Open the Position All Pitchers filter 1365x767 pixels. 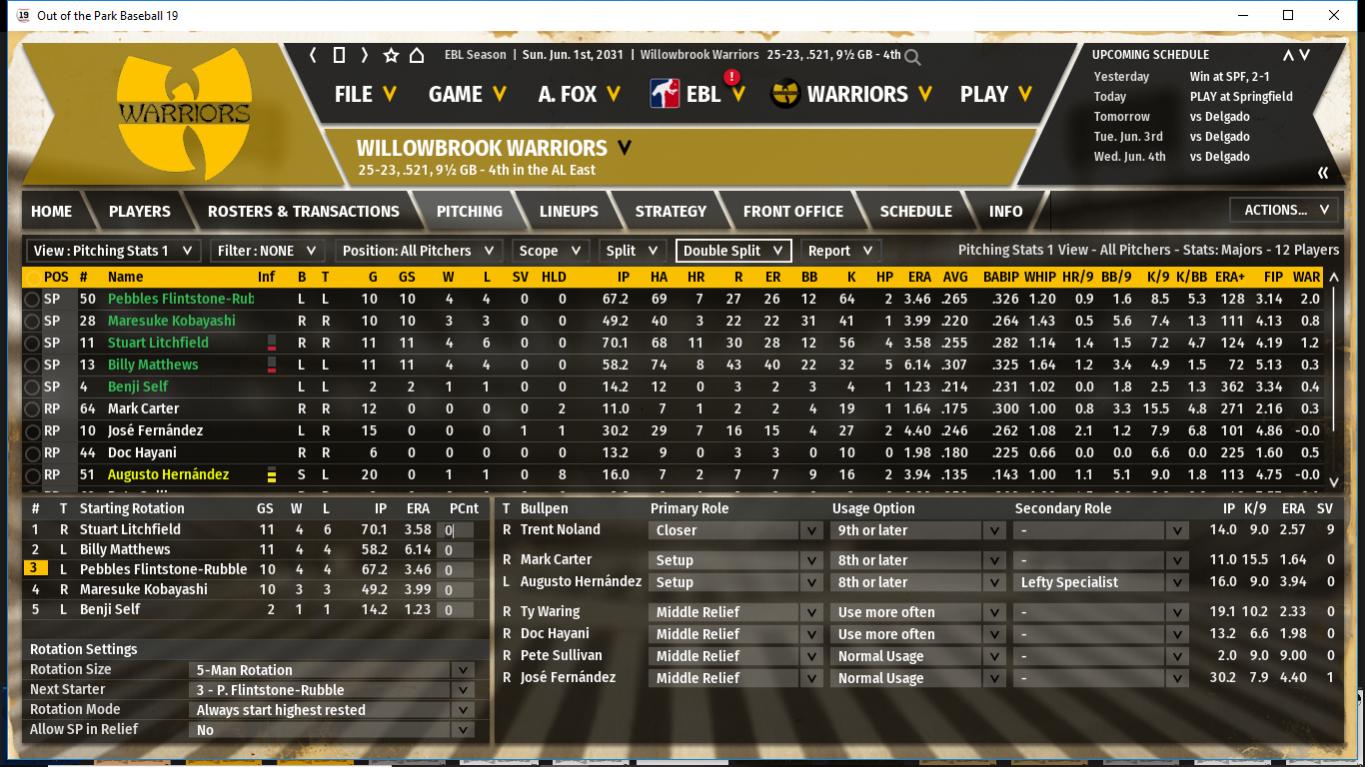418,251
